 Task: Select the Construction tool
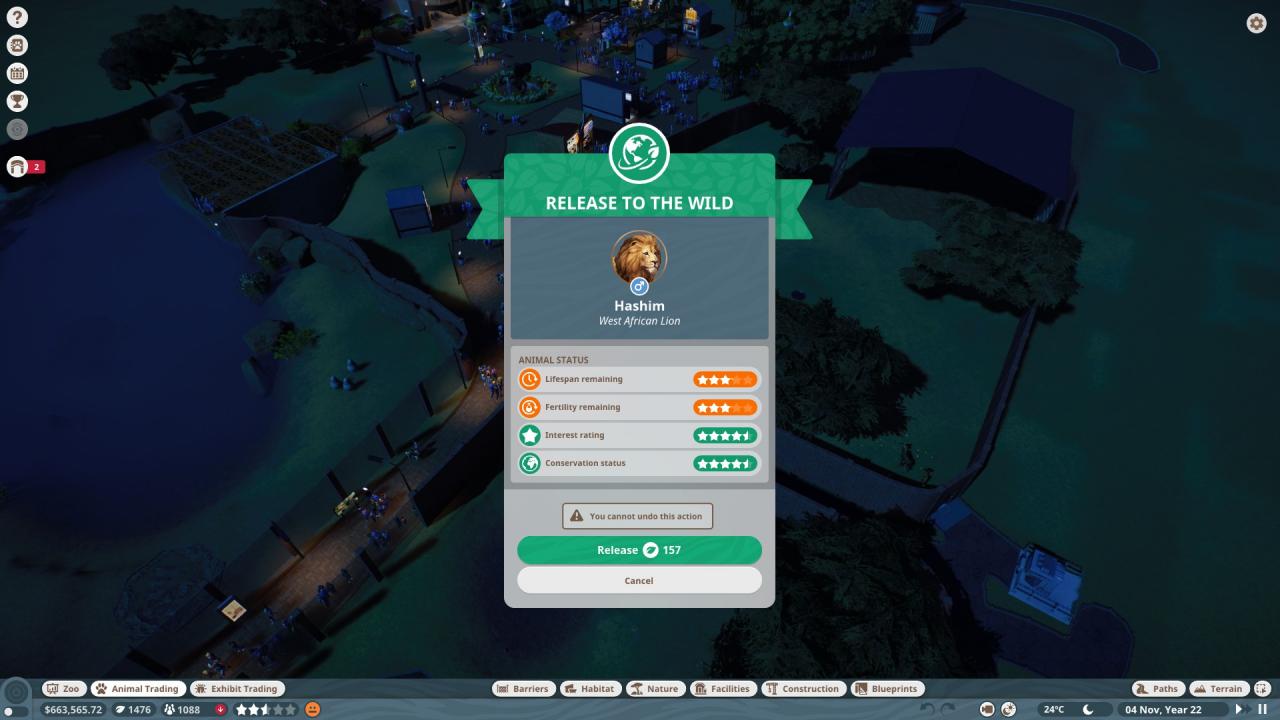tap(803, 689)
